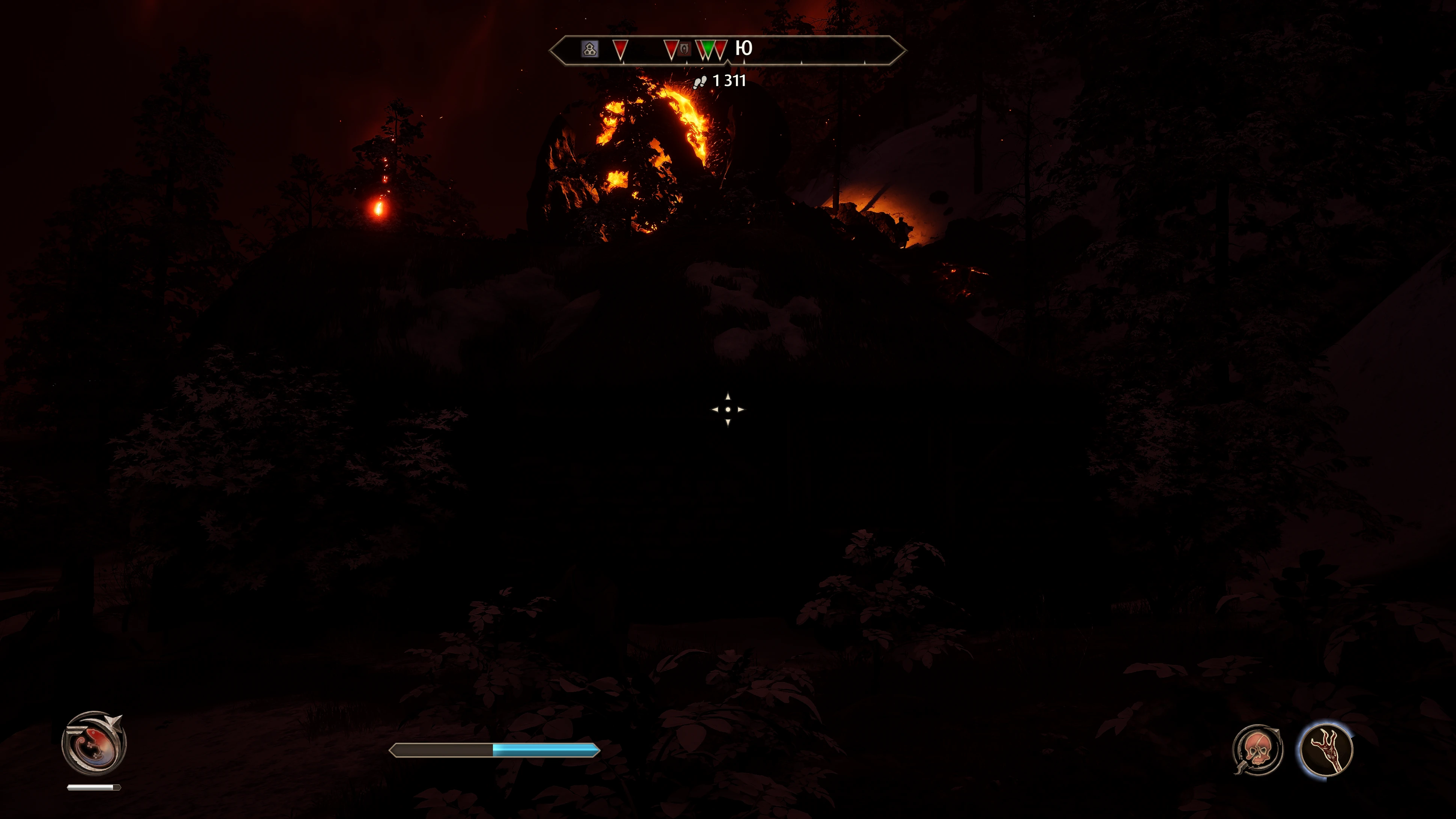Activate the chameleon power icon
Viewport: 1456px width, 819px height.
coord(94,742)
